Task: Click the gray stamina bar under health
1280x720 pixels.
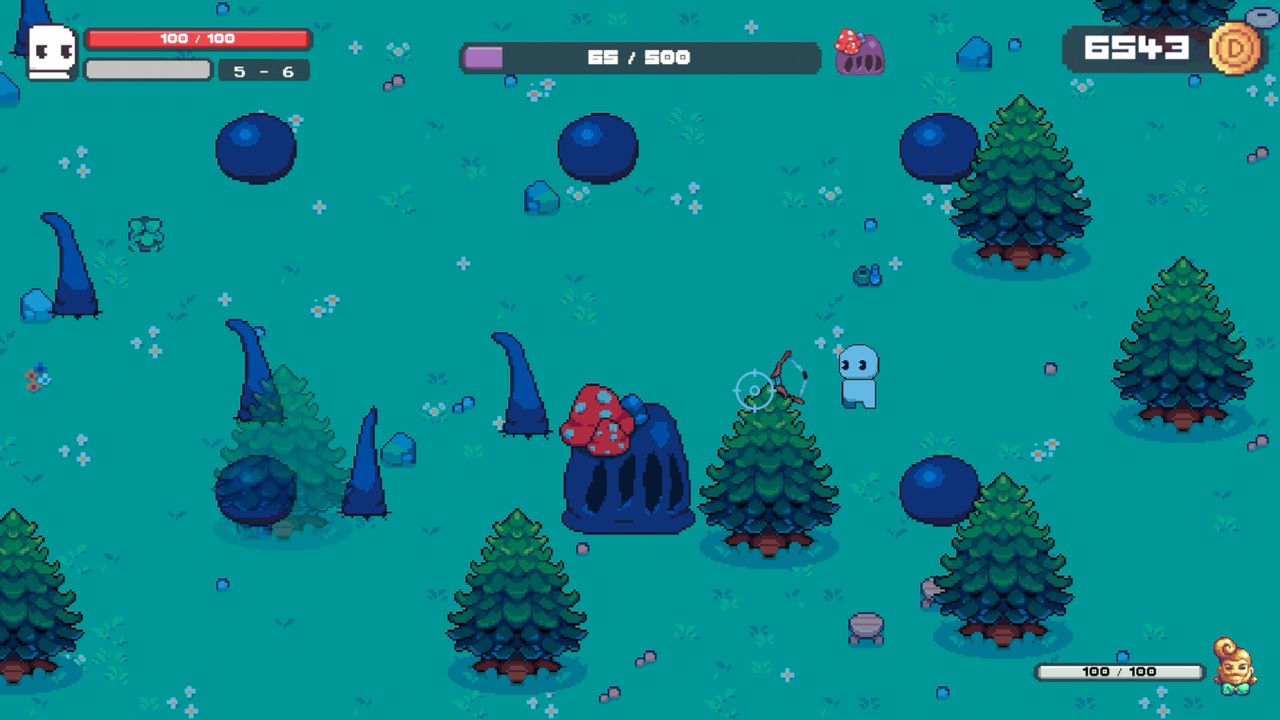Action: point(150,70)
